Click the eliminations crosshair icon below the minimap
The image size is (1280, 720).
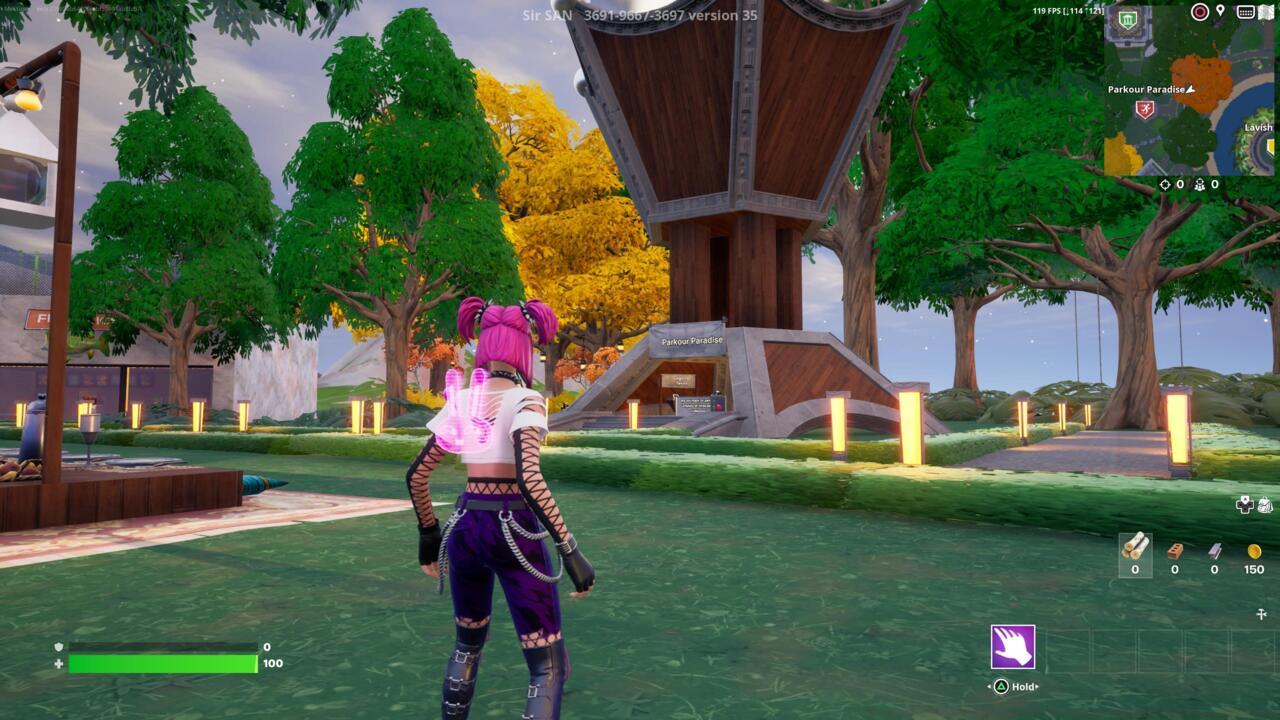point(1165,184)
